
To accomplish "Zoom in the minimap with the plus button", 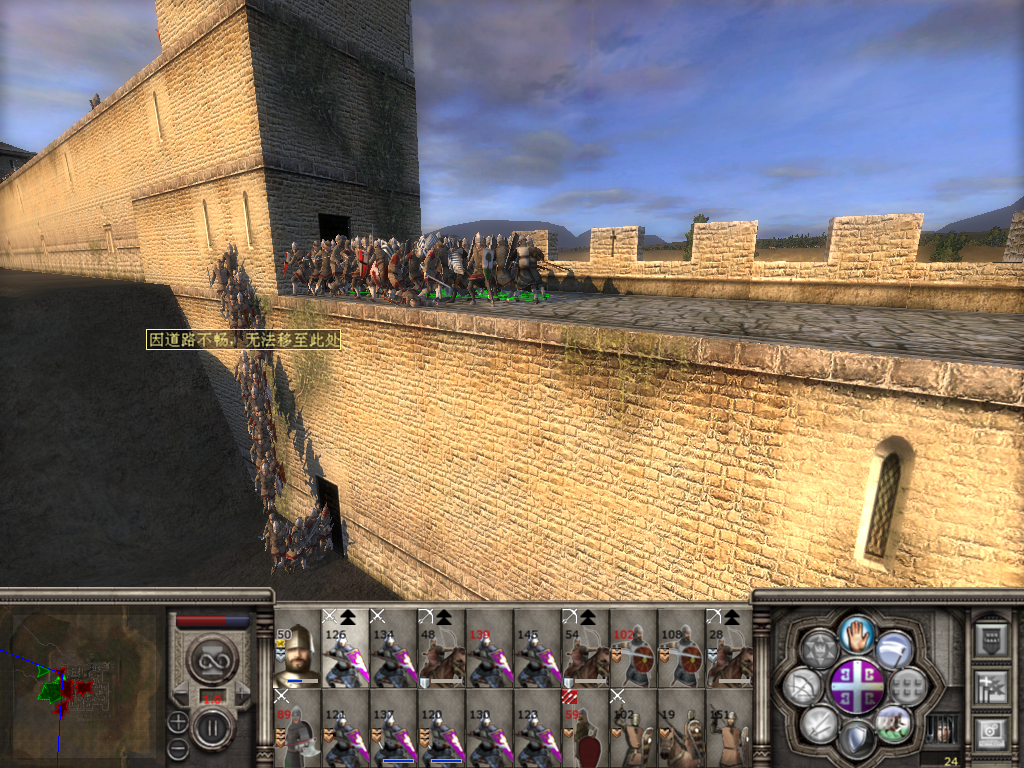I will pos(177,720).
